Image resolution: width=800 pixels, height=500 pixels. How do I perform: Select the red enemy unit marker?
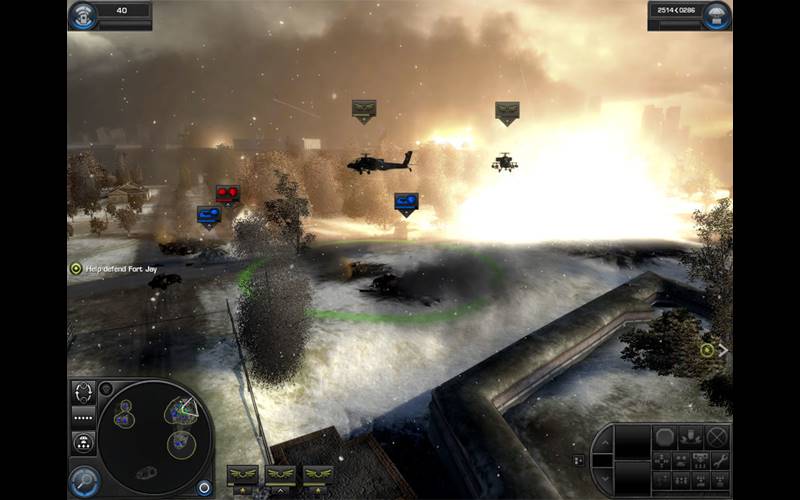[228, 194]
